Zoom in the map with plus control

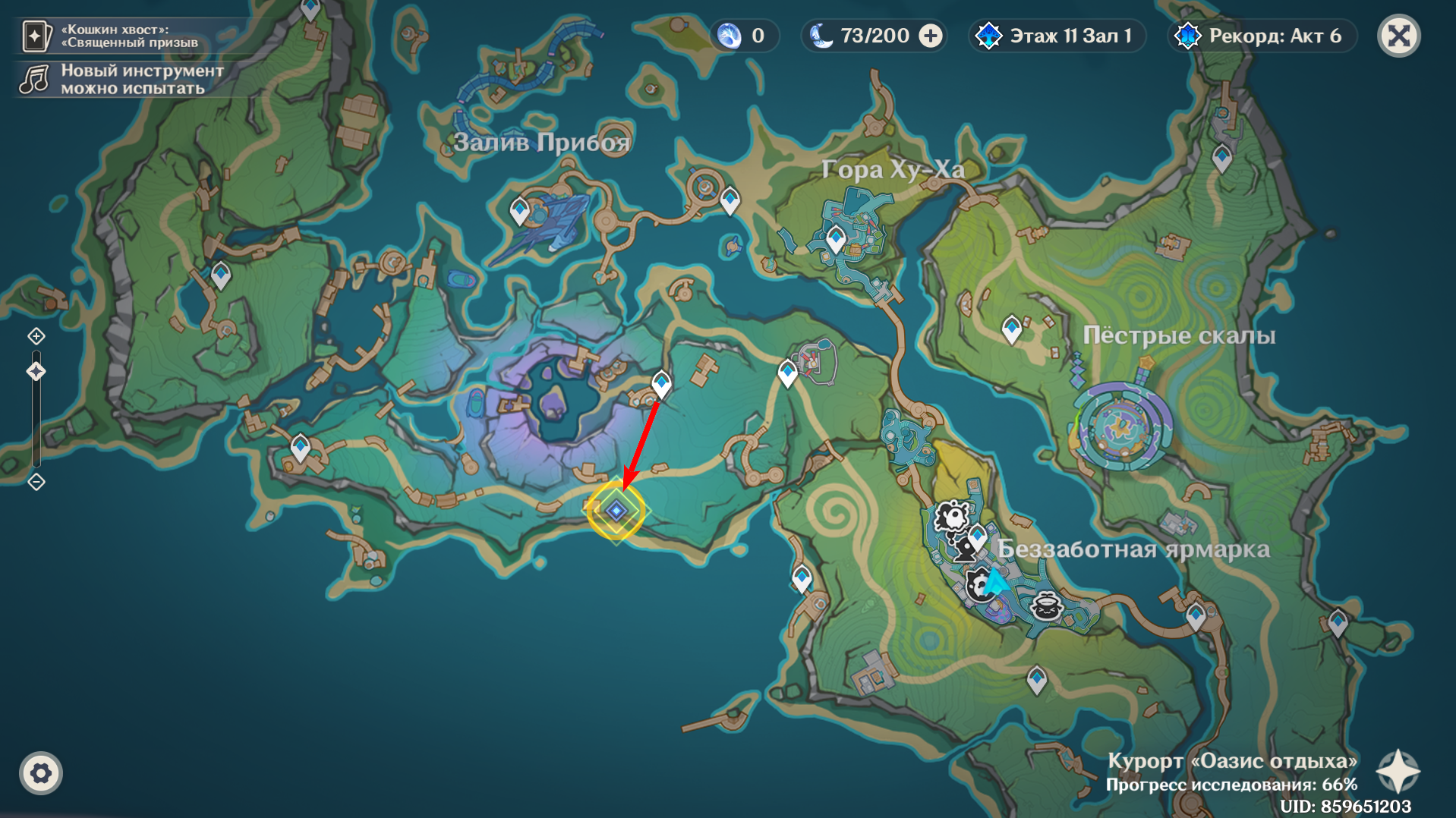36,336
